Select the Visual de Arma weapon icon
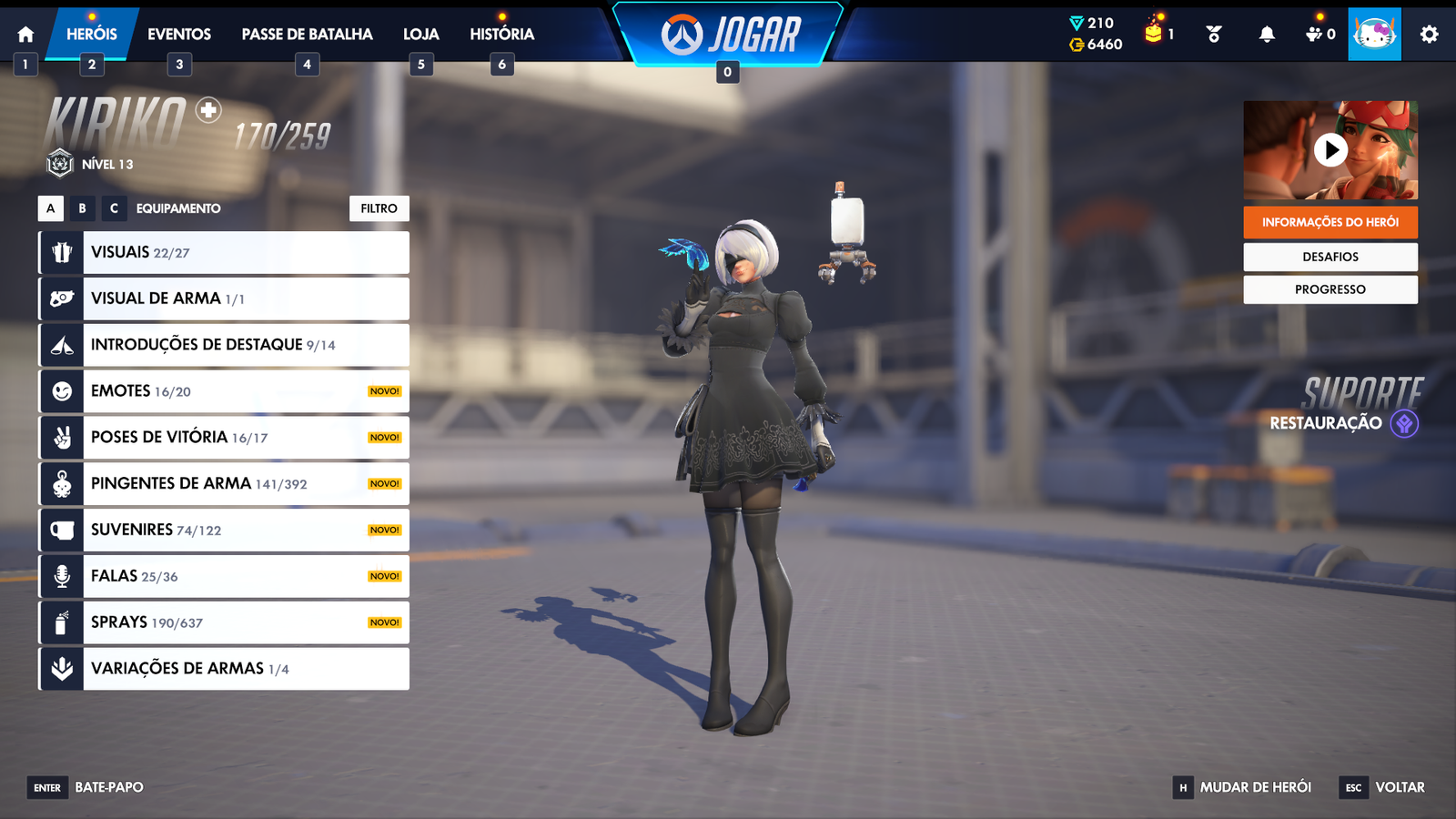The width and height of the screenshot is (1456, 819). [x=60, y=298]
